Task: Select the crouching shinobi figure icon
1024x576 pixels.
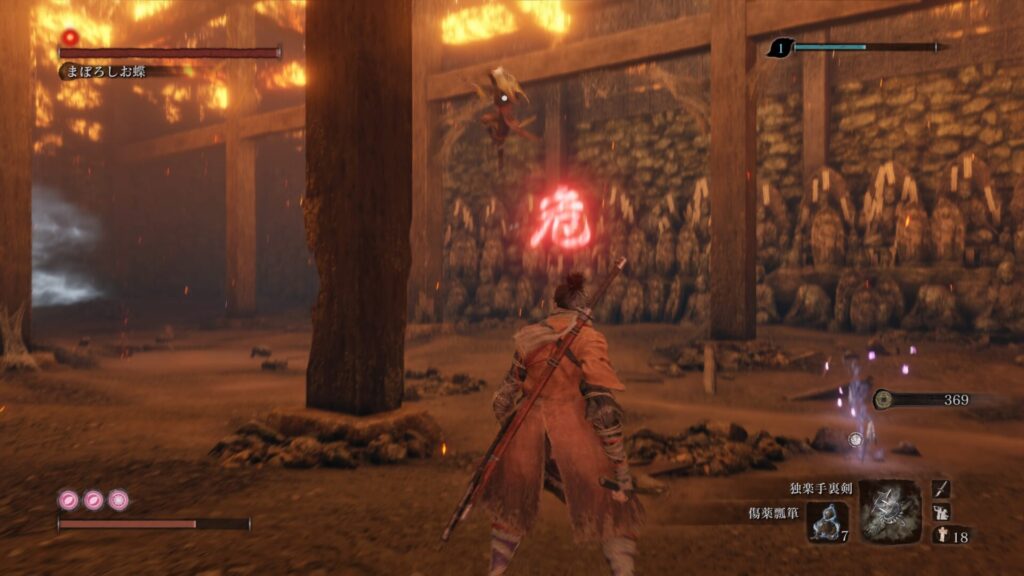Action: coord(941,512)
